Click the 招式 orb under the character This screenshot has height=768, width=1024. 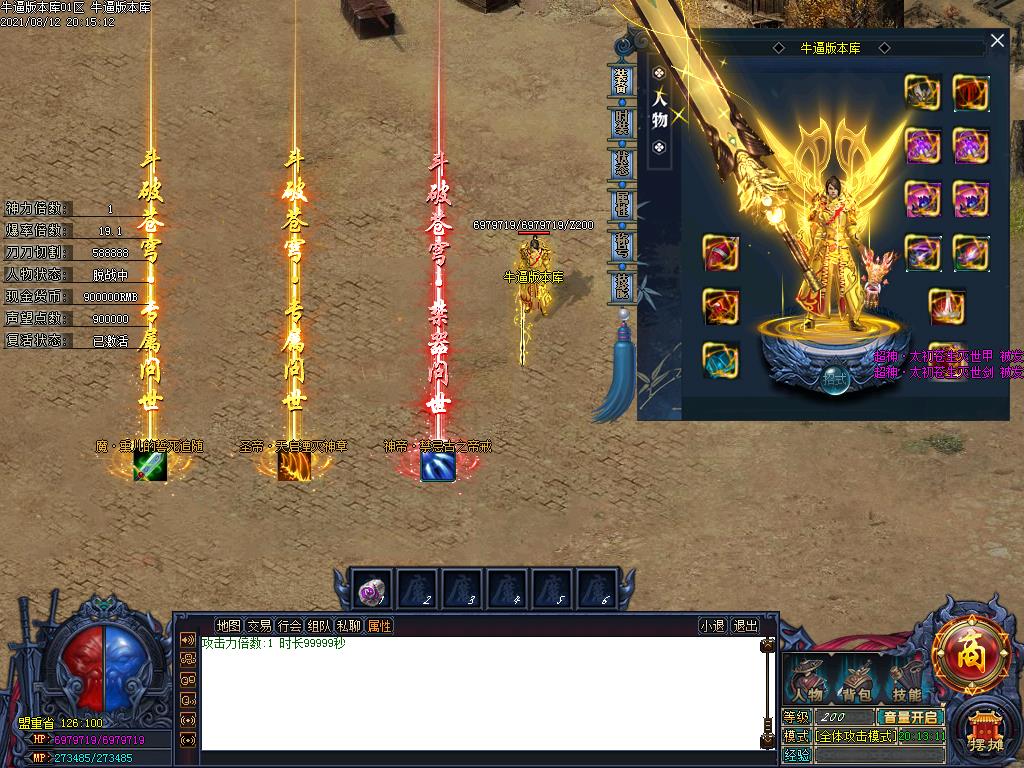[834, 379]
